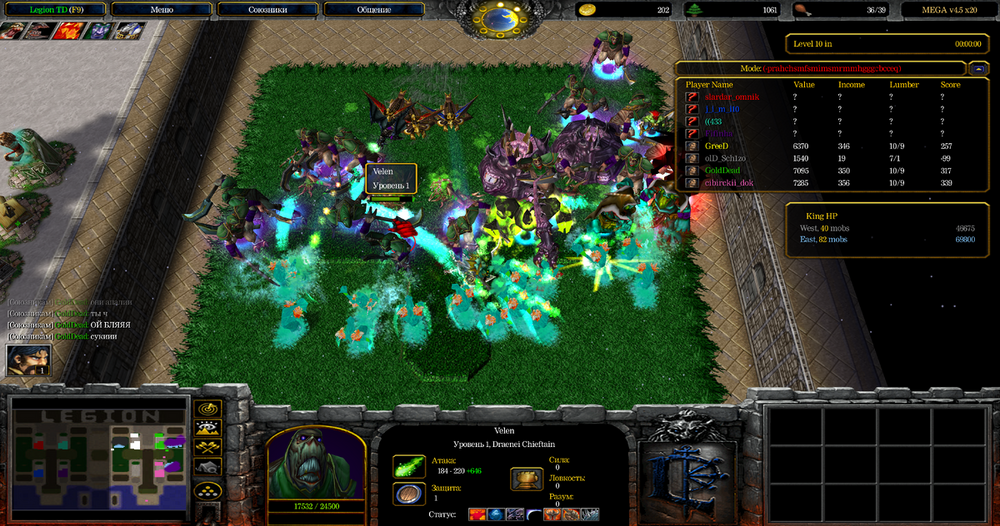Toggle the minimap terrain eye button
This screenshot has height=526, width=1000.
click(208, 428)
